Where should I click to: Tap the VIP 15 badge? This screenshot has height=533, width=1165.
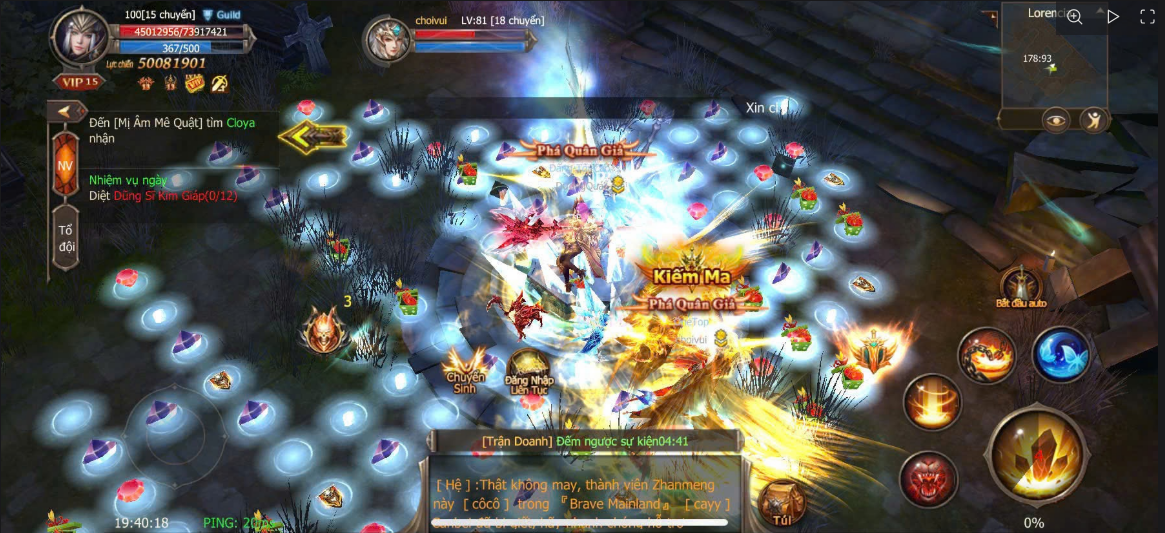tap(80, 83)
